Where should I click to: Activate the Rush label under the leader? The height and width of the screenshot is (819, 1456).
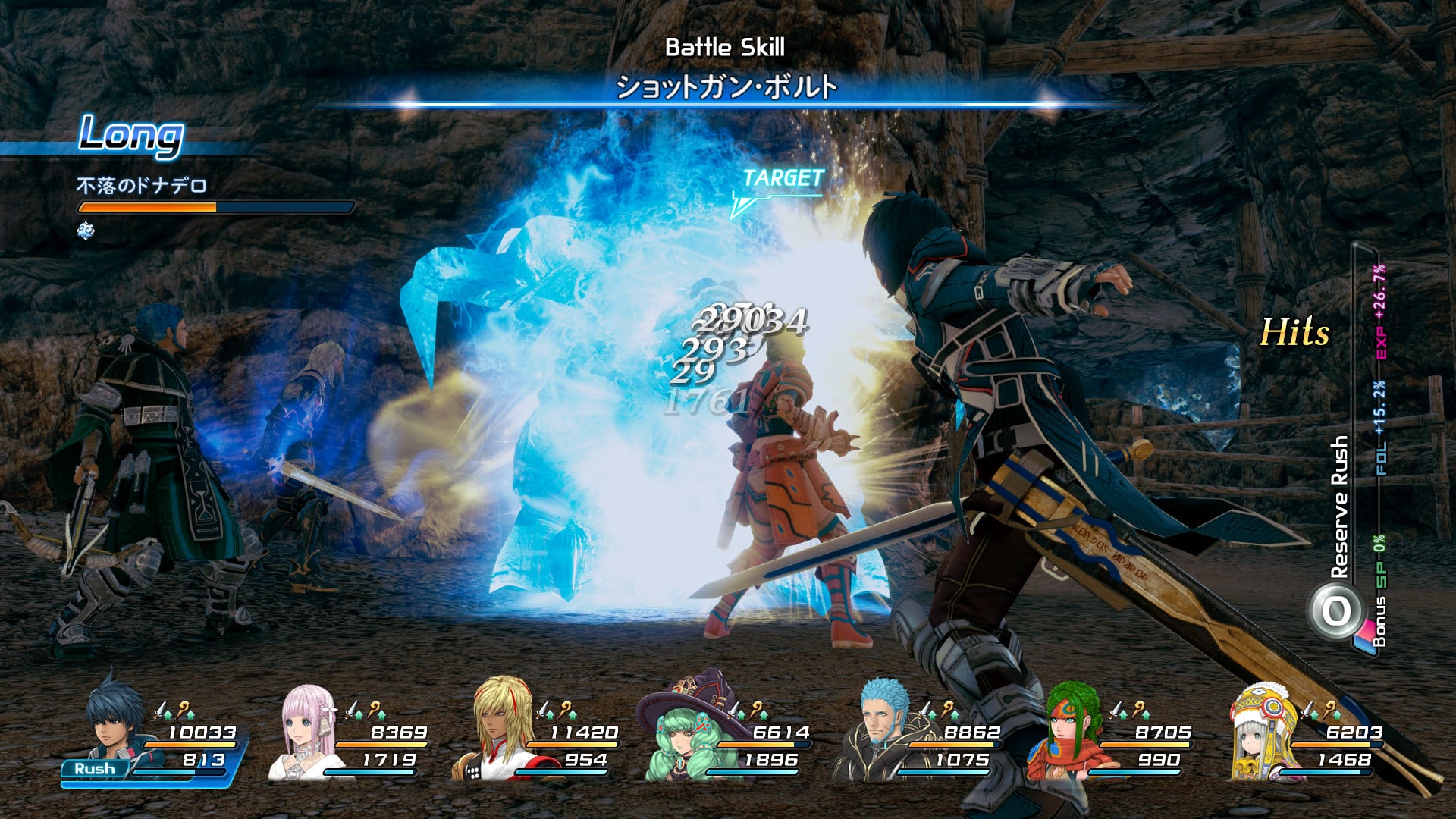point(95,768)
